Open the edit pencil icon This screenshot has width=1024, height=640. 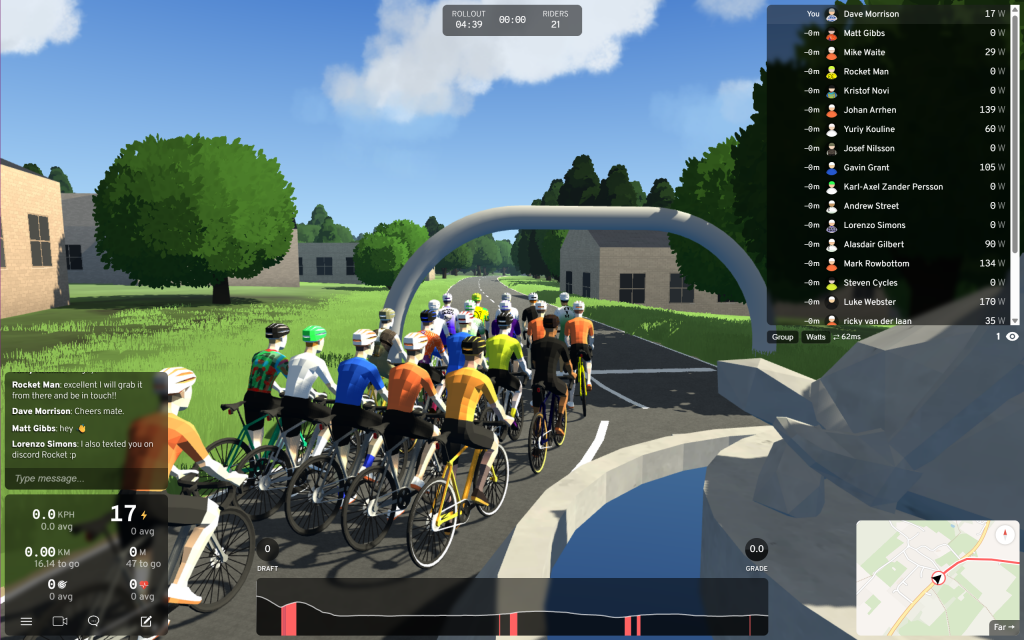pos(146,621)
